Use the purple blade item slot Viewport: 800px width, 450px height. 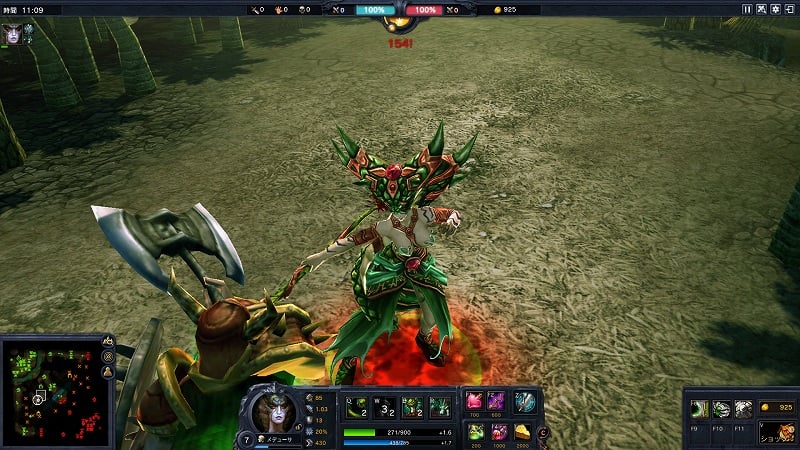point(498,402)
